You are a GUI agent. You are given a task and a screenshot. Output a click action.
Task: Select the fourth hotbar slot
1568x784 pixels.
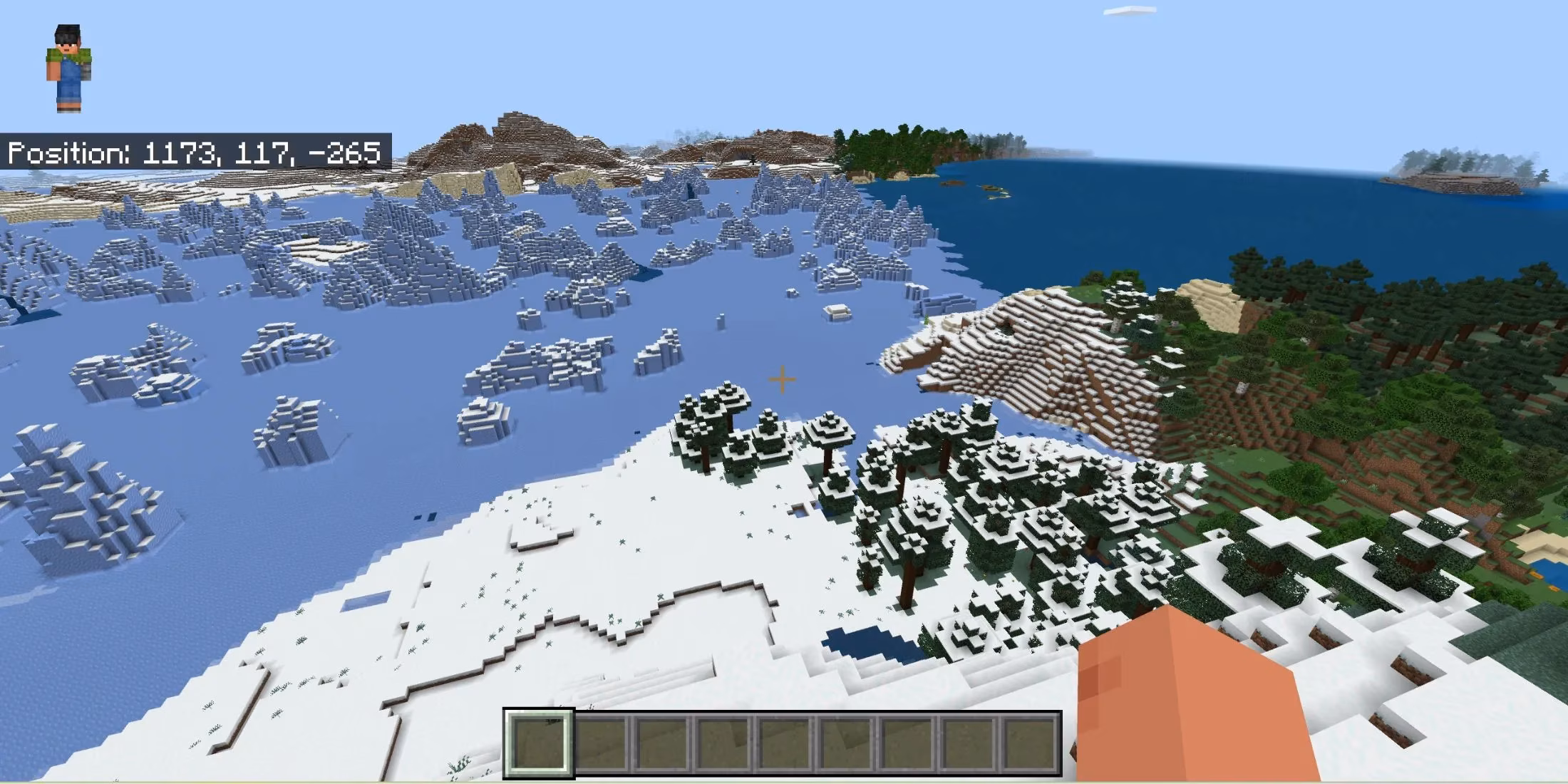tap(724, 741)
